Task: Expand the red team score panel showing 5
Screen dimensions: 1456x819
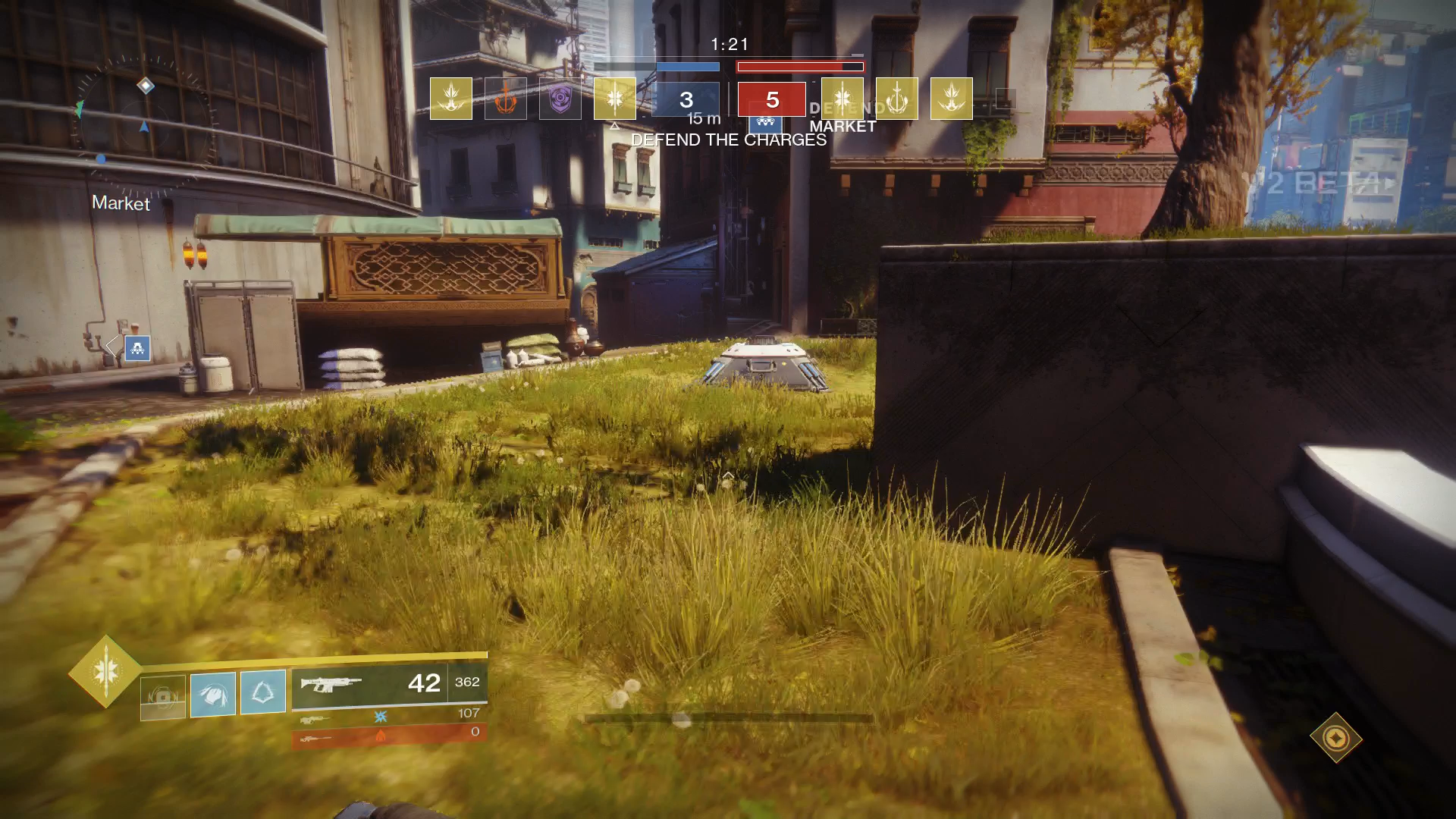Action: [x=771, y=99]
